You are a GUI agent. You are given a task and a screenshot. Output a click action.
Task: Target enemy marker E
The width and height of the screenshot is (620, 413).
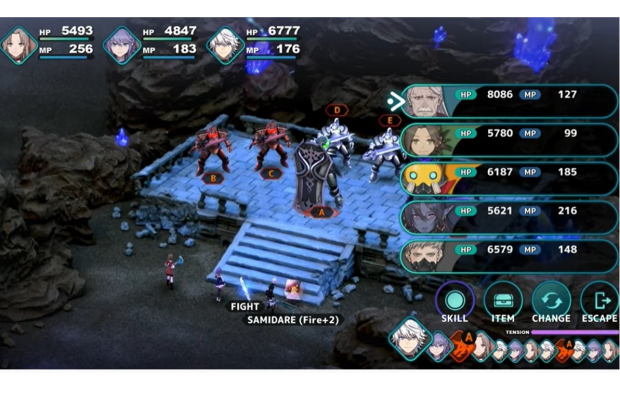[x=389, y=121]
